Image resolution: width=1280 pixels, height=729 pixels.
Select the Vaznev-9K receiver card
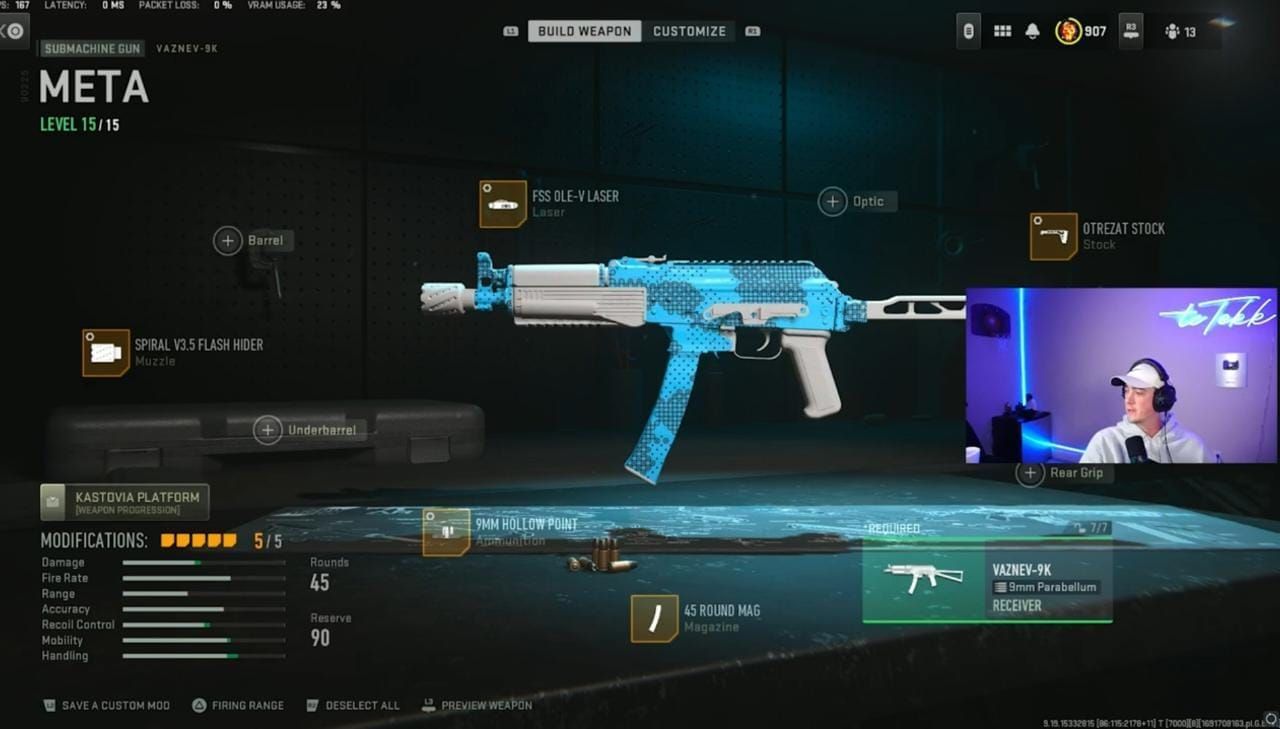[987, 581]
